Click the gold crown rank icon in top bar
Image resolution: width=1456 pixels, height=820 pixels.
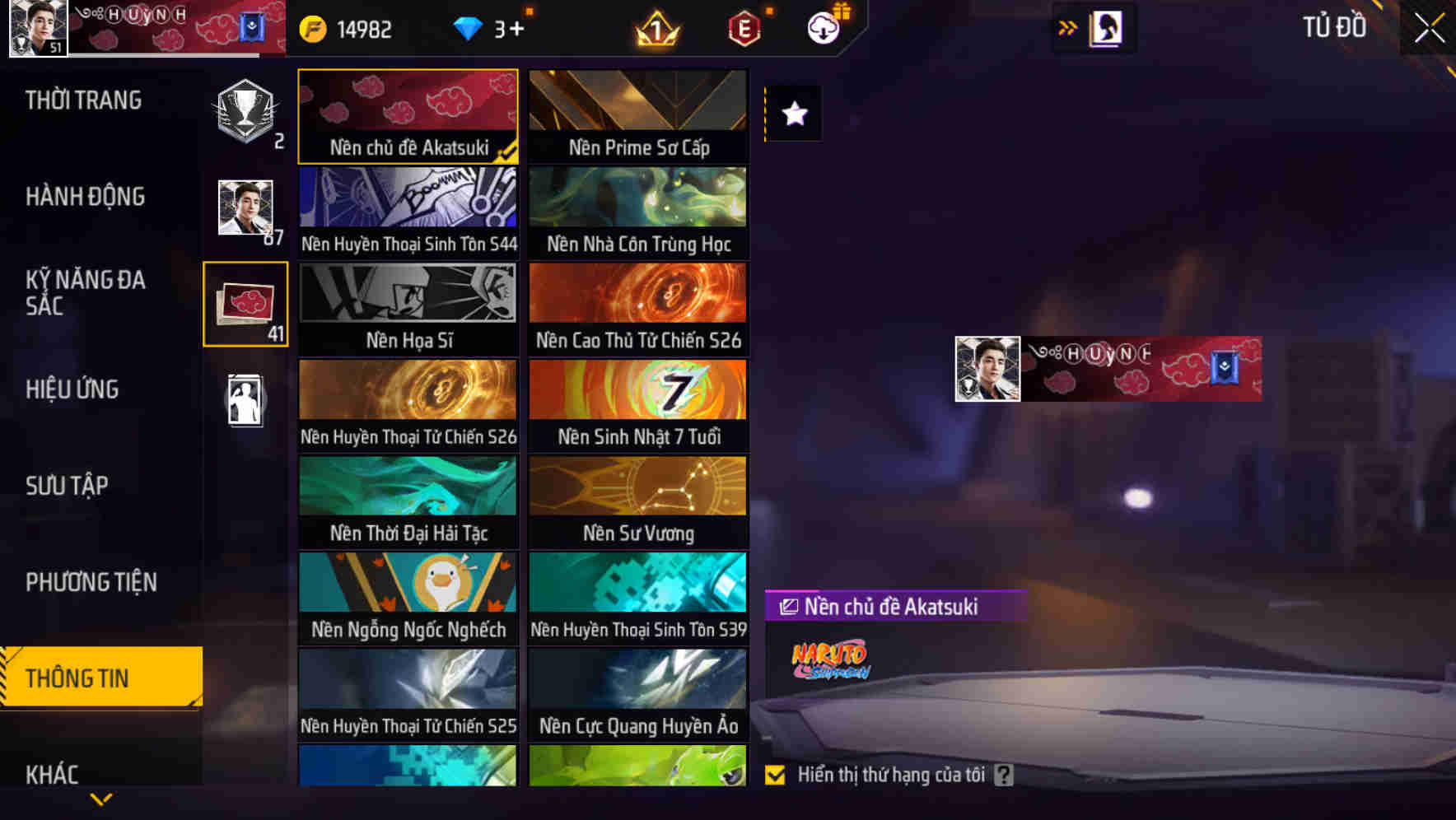pos(655,28)
